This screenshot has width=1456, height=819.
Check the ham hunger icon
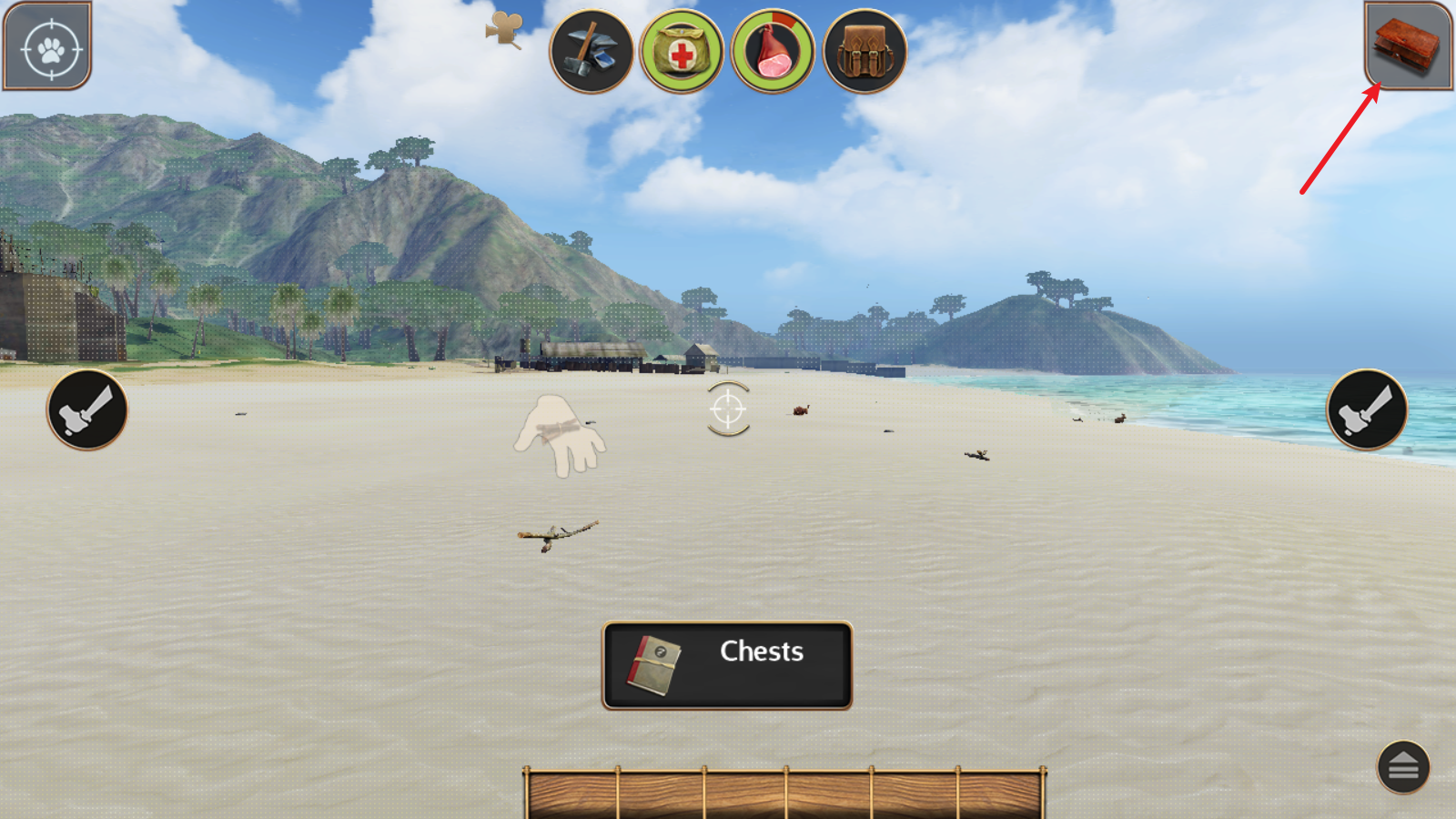773,52
